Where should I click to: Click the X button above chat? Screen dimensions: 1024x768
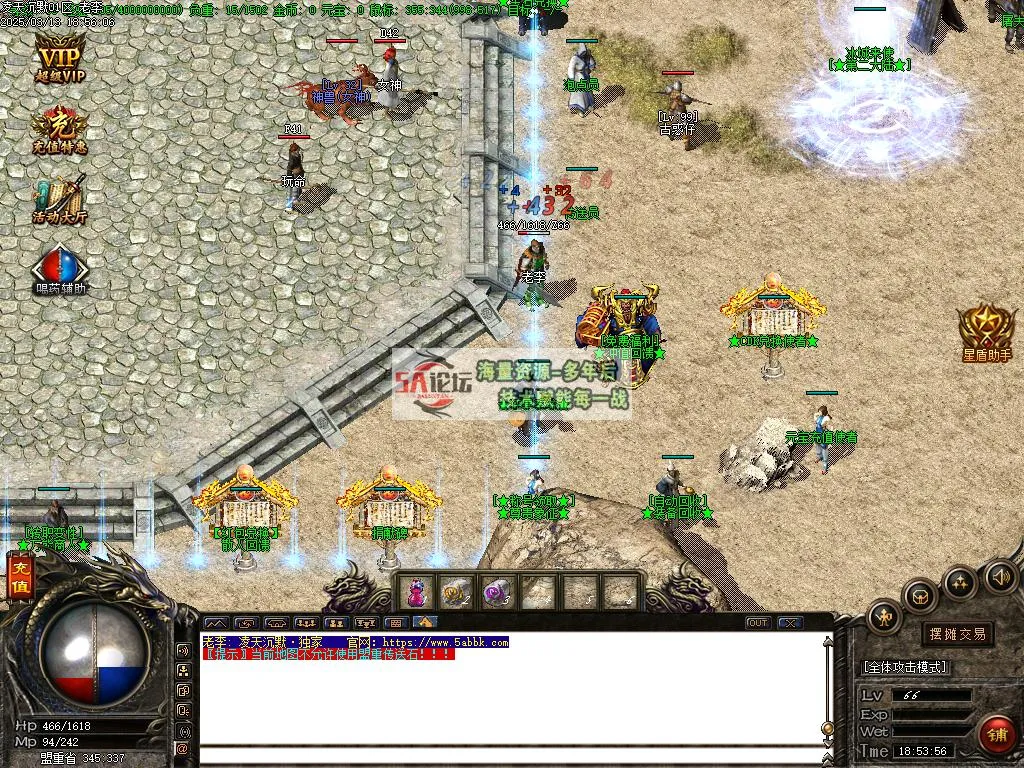tap(790, 623)
